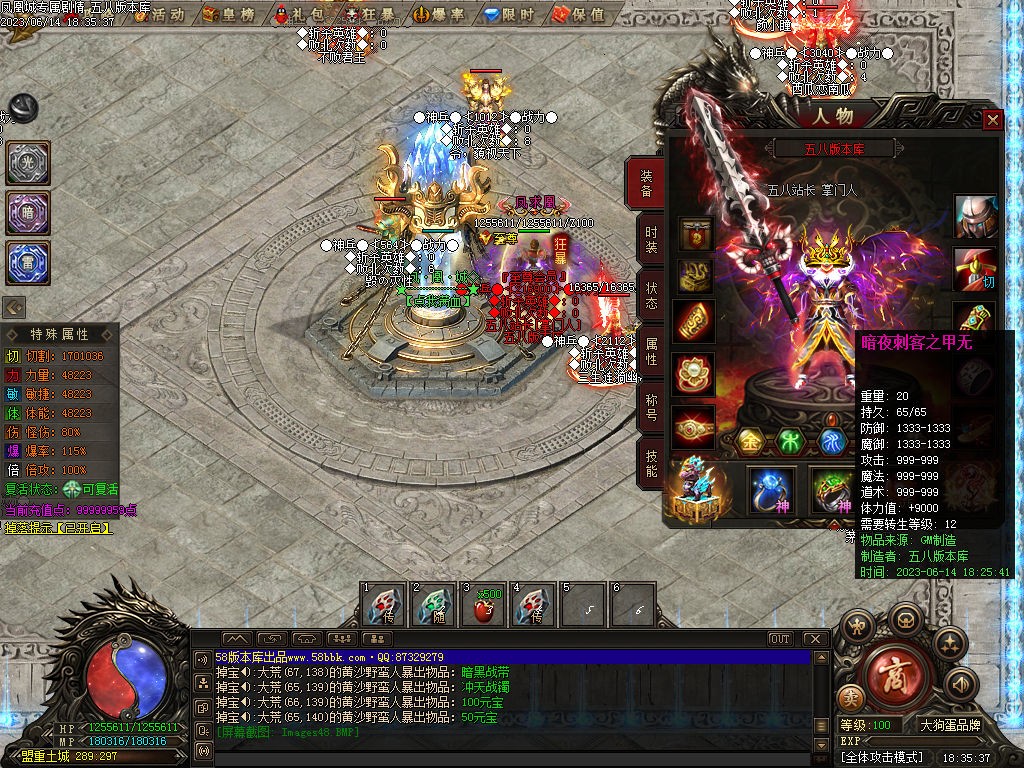This screenshot has height=768, width=1024.
Task: Switch to the 属性 attributes tab
Action: click(x=651, y=351)
